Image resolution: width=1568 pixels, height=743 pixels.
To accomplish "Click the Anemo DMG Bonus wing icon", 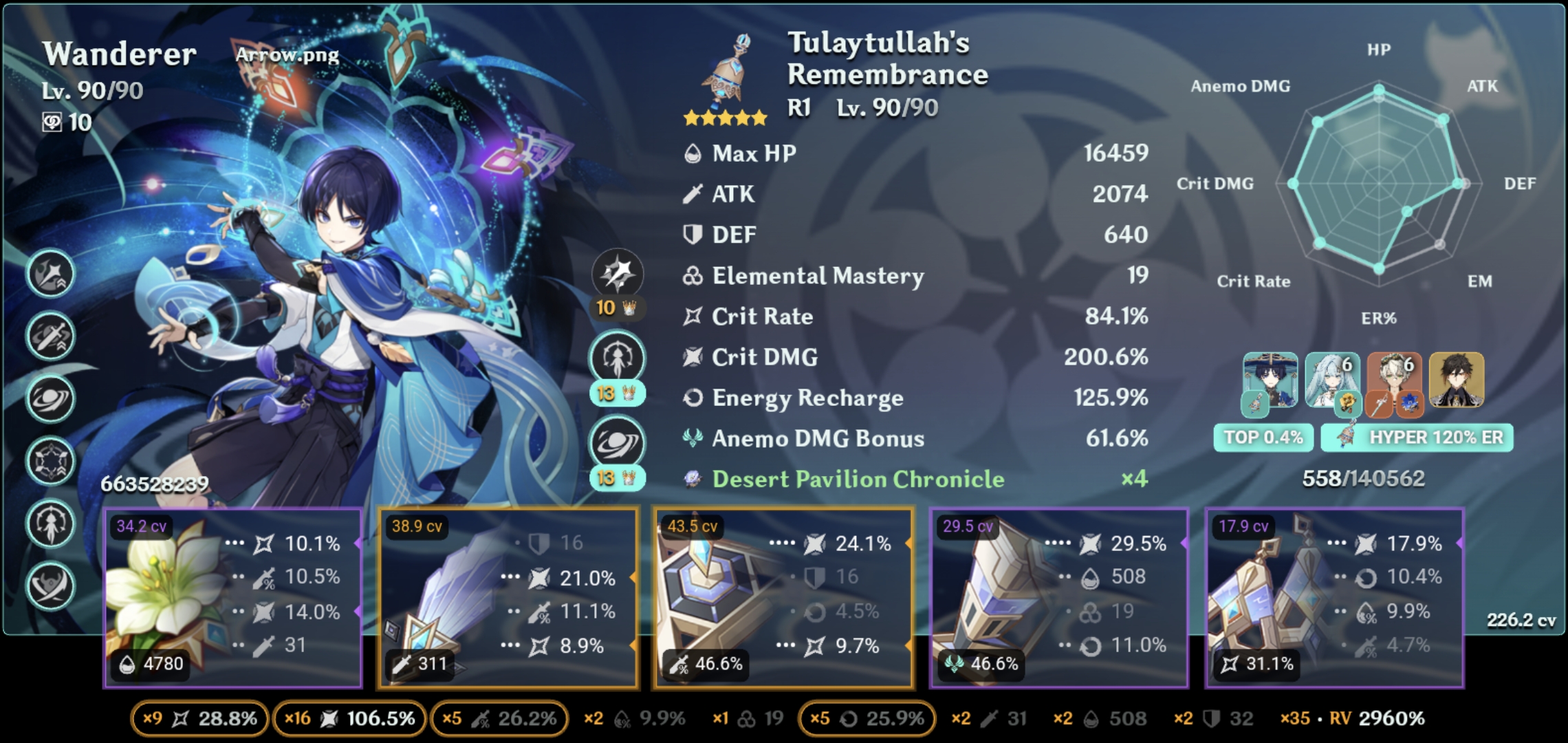I will 693,438.
